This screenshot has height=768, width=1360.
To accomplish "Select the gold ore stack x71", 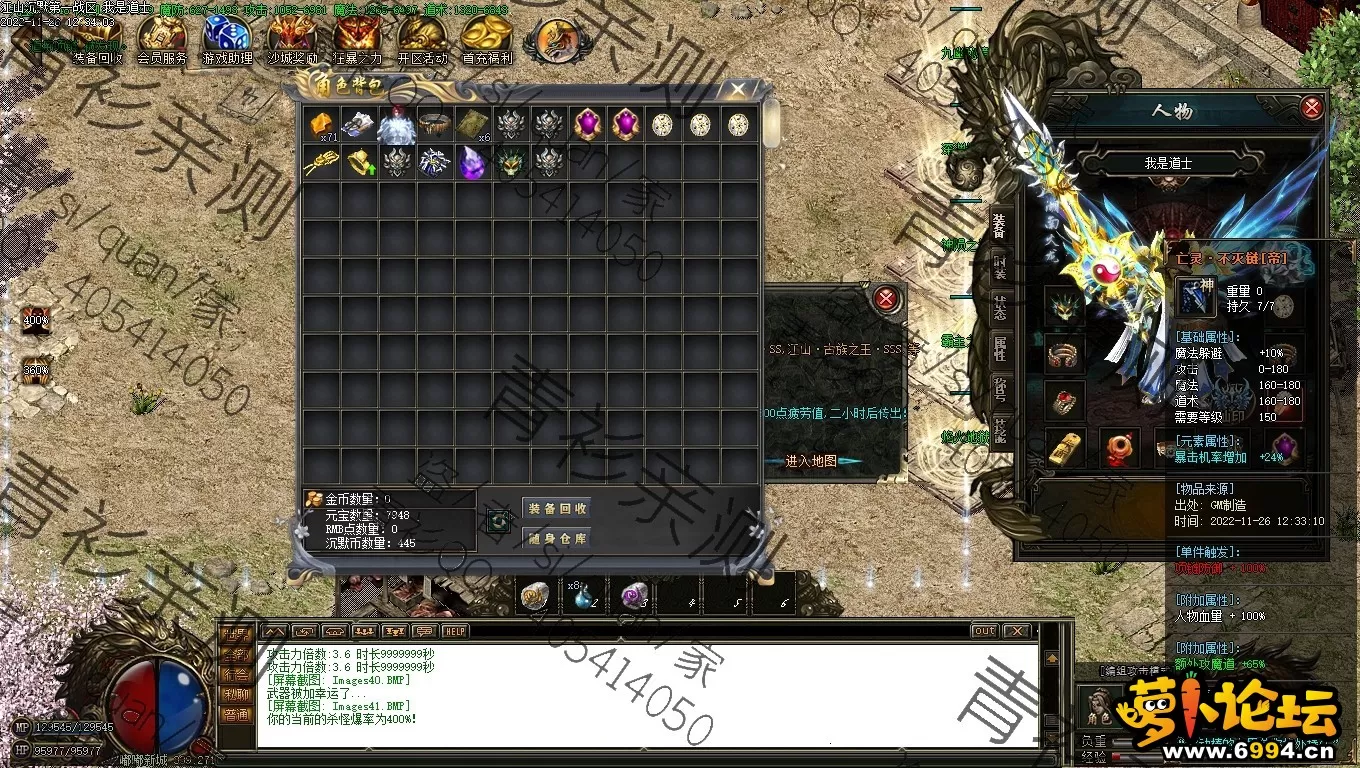I will coord(320,125).
